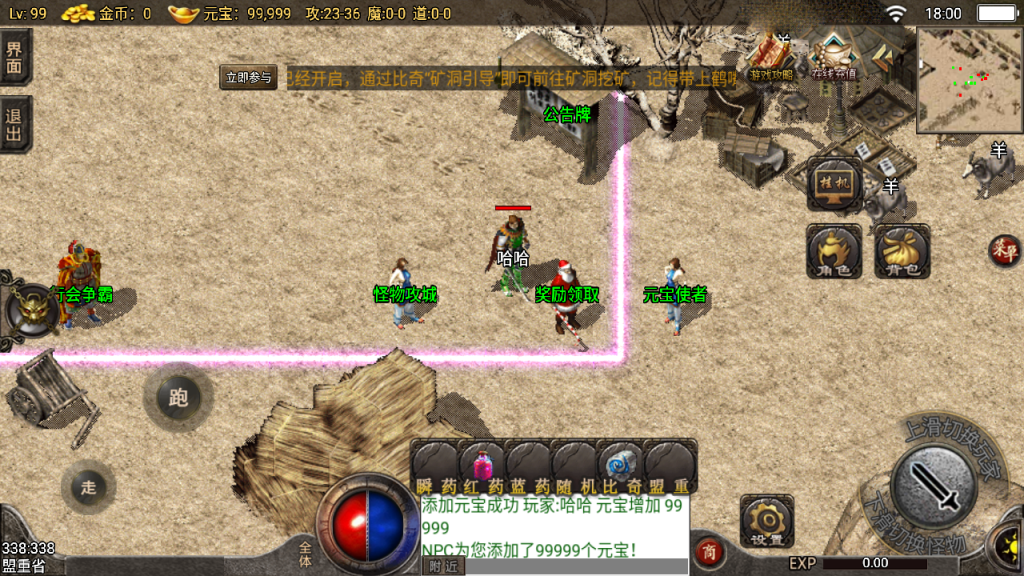Open the 游戏攻略 game guide
Viewport: 1024px width, 576px height.
coord(772,55)
